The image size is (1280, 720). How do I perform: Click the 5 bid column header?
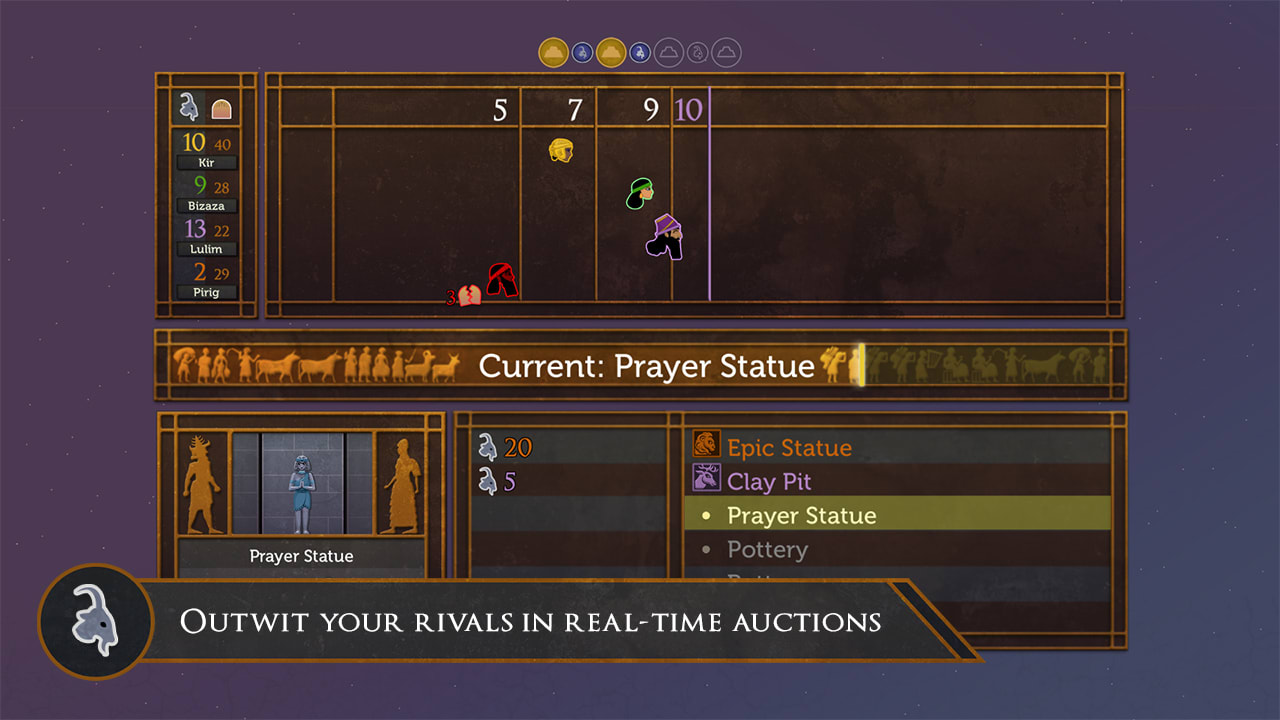point(500,109)
